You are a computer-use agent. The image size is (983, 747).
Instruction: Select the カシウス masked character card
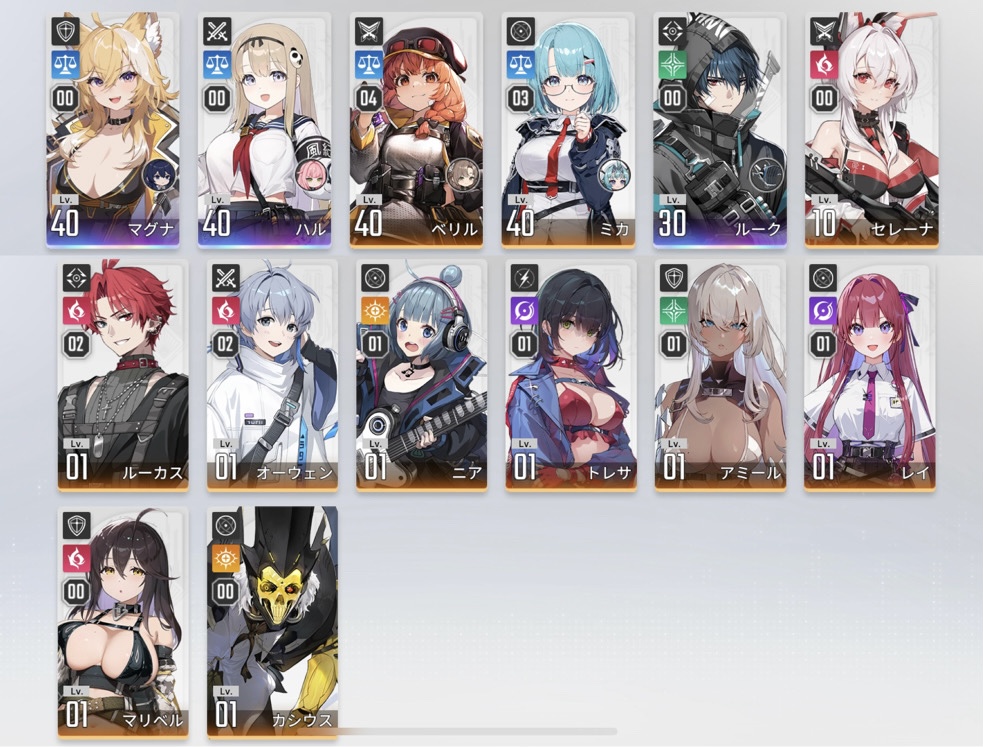tap(272, 622)
